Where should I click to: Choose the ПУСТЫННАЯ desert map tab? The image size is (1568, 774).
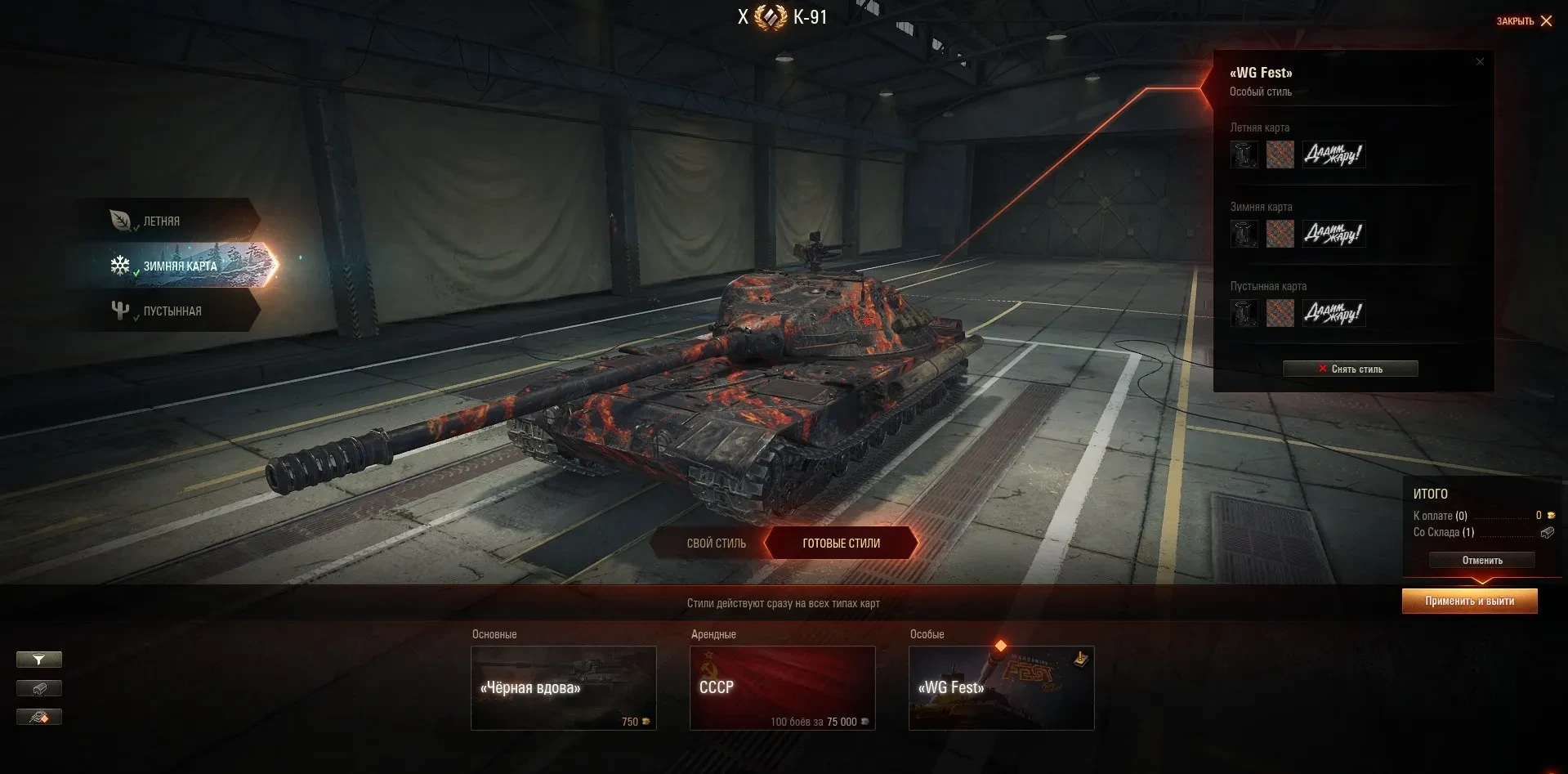pyautogui.click(x=170, y=311)
